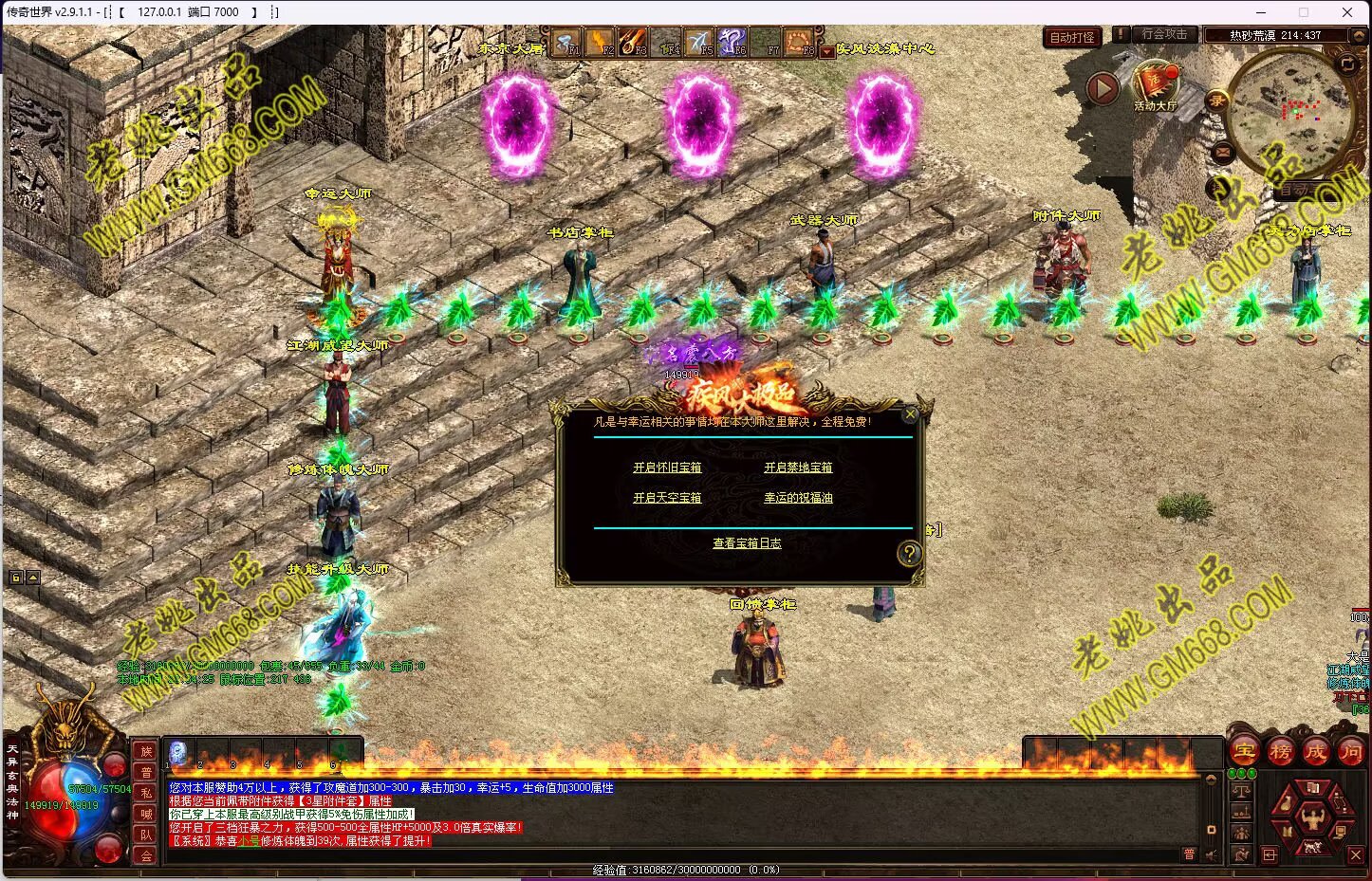Open the 活动大厅 activity hall
Image resolution: width=1372 pixels, height=881 pixels.
pos(1155,85)
